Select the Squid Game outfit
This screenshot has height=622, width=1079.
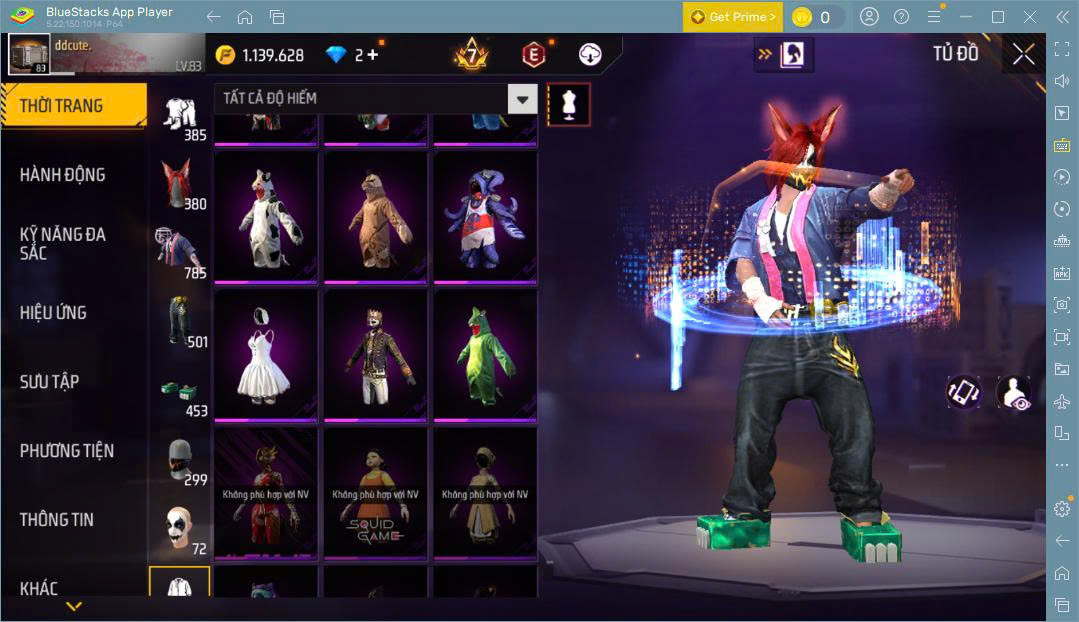(375, 492)
